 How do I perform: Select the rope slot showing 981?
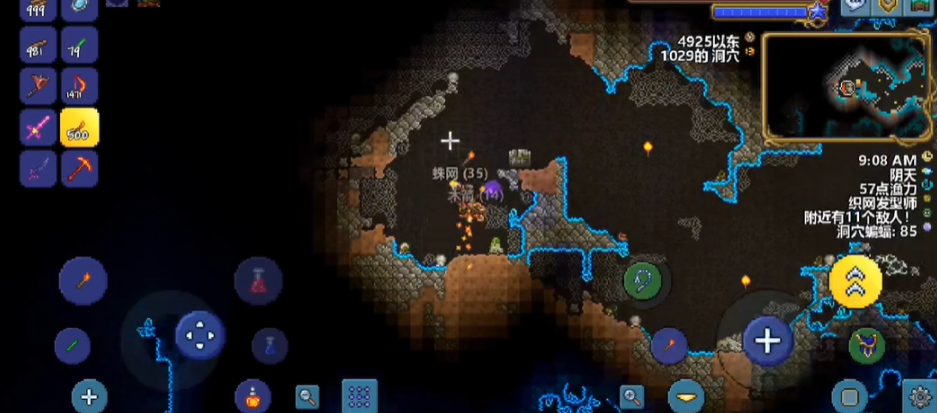(x=38, y=45)
